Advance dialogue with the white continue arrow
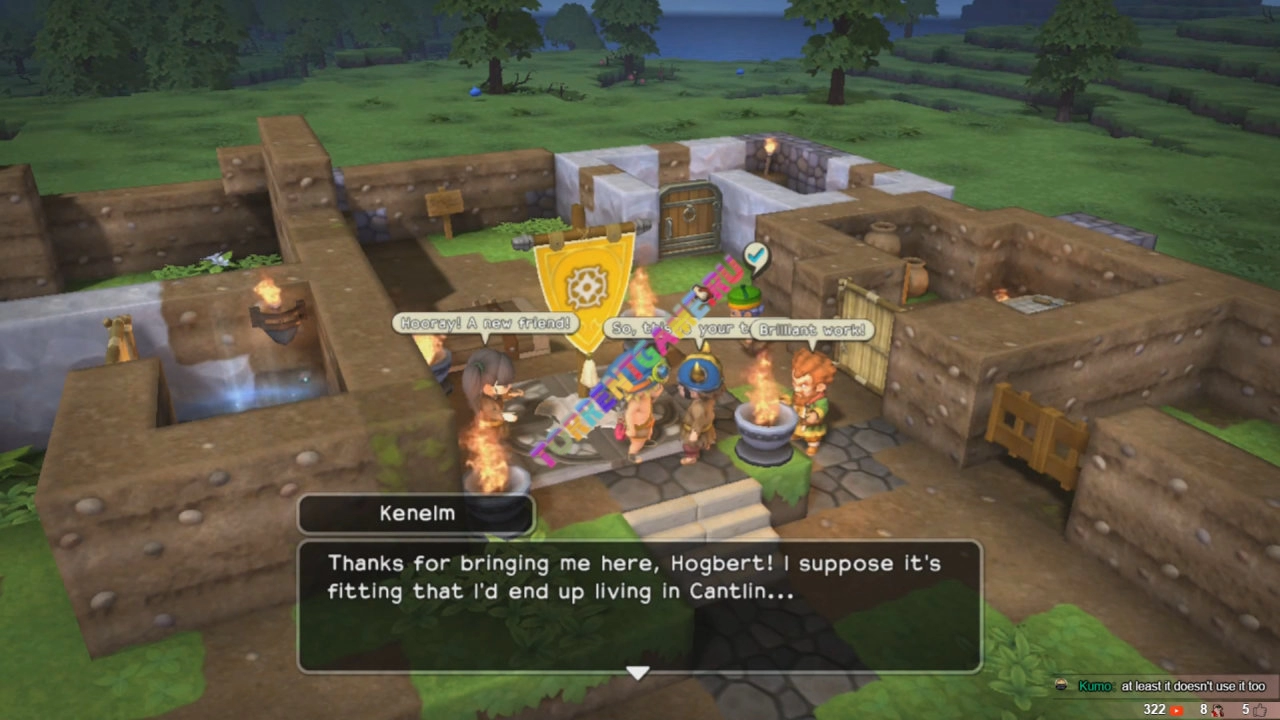The width and height of the screenshot is (1280, 720). [x=638, y=673]
